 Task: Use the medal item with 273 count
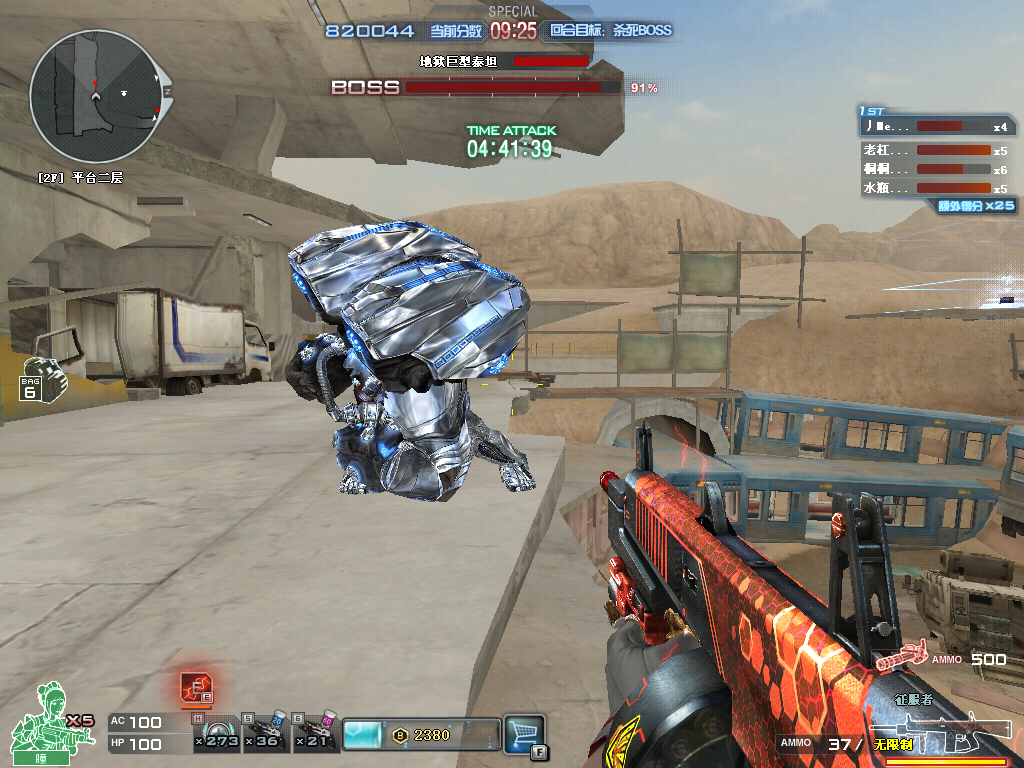click(x=215, y=735)
